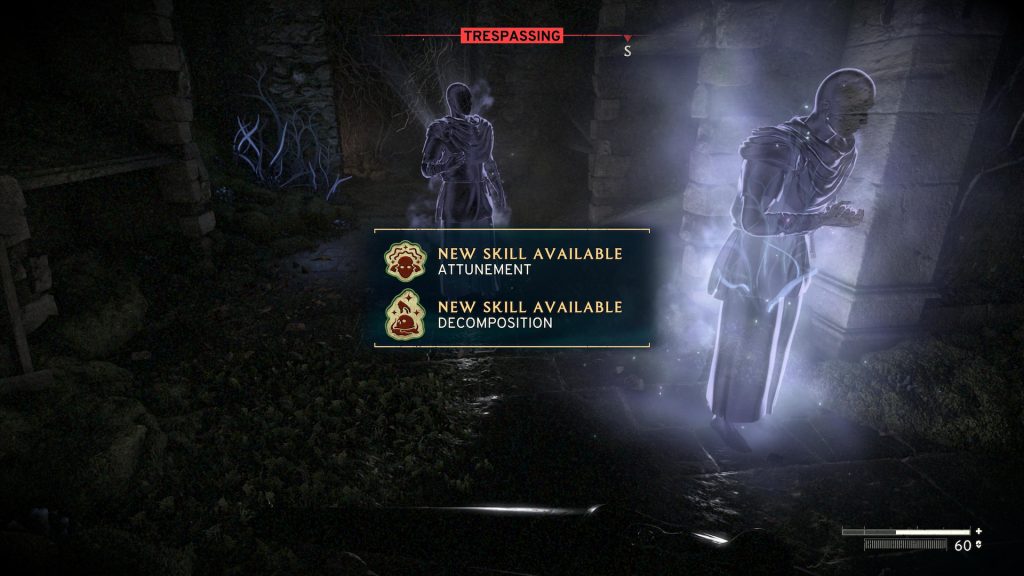Image resolution: width=1024 pixels, height=576 pixels.
Task: Click the Attunement skill icon
Action: 403,261
